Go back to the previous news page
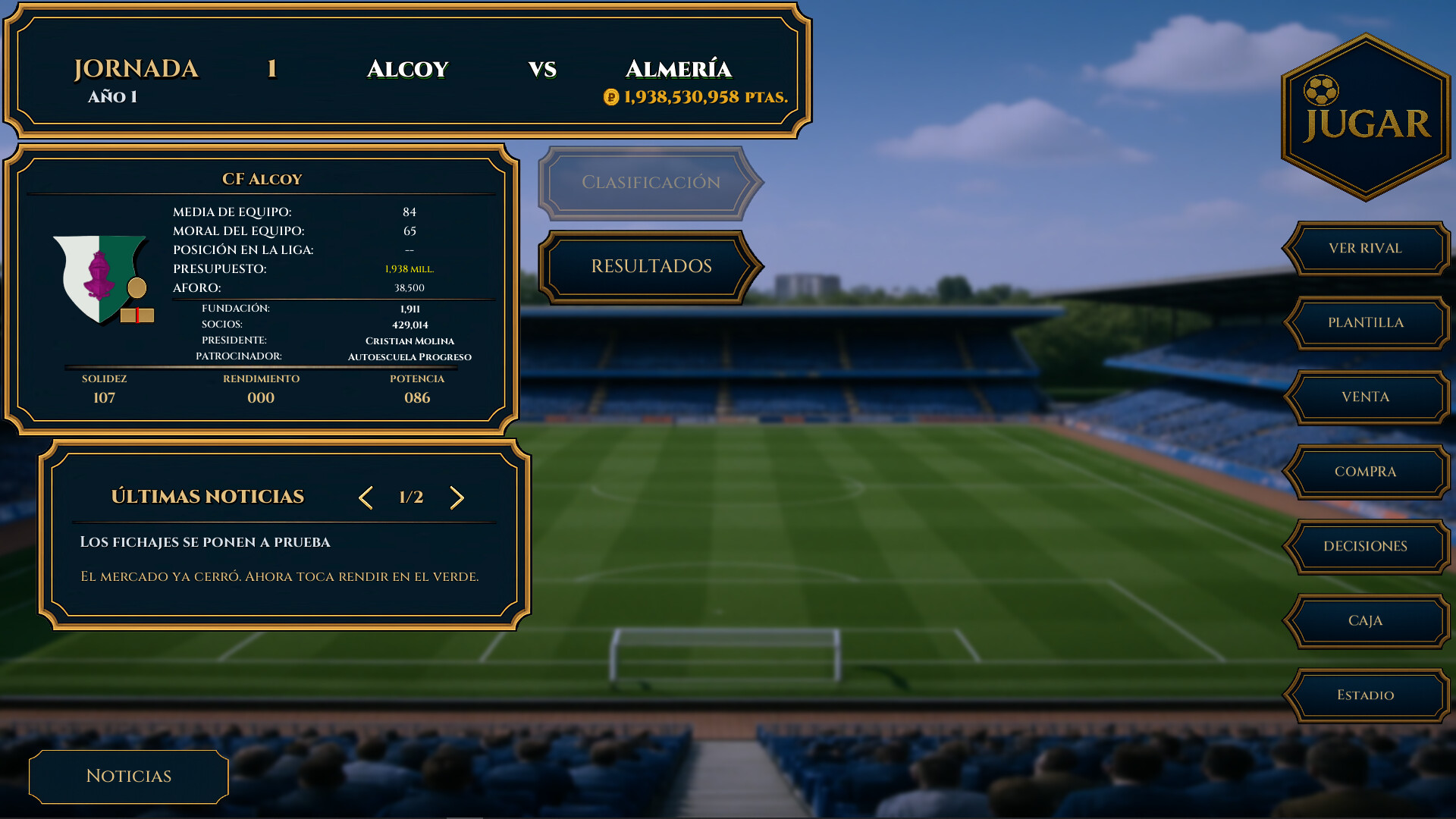Image resolution: width=1456 pixels, height=819 pixels. click(x=366, y=498)
